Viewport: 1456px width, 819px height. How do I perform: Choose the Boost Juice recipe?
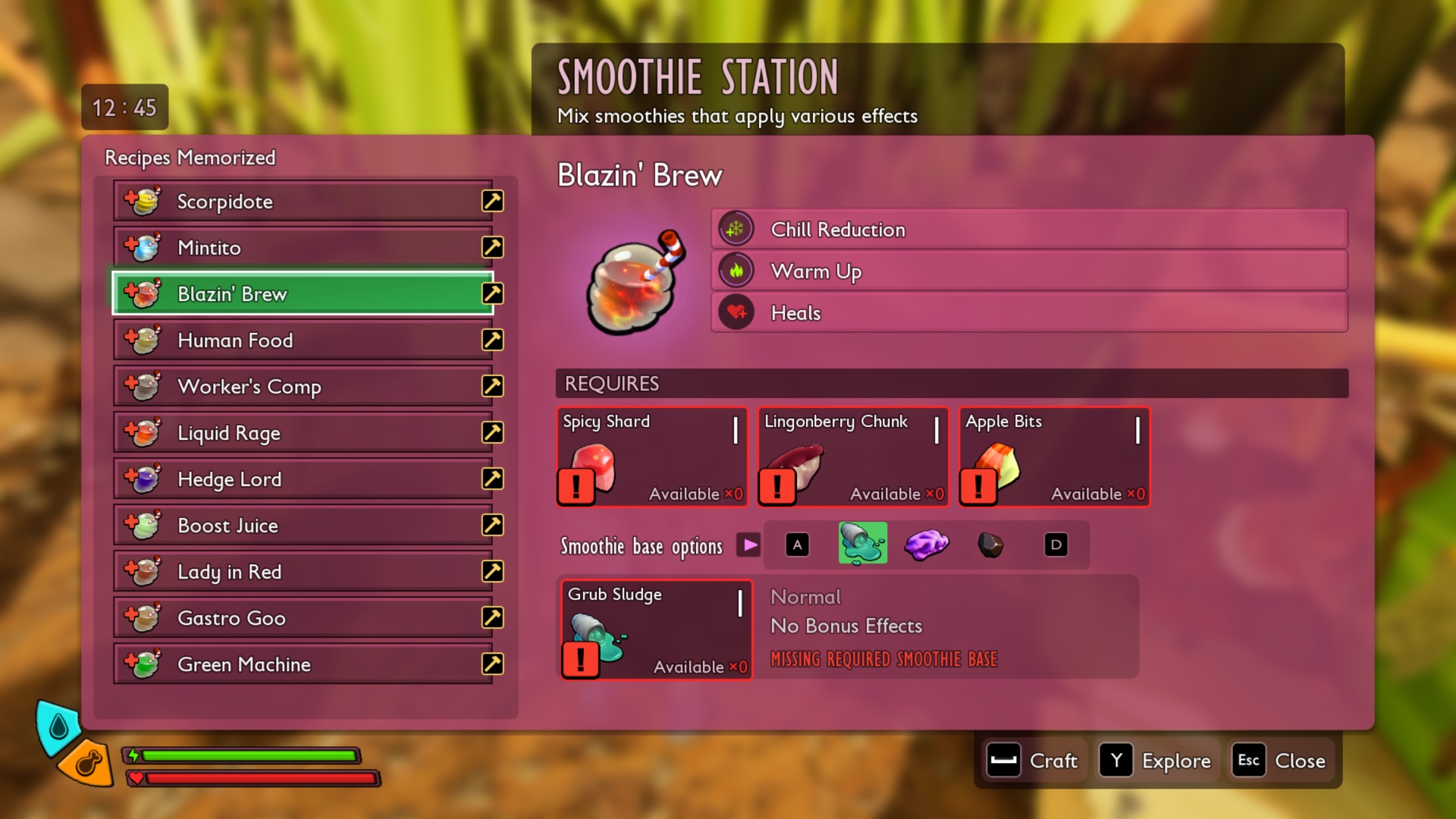point(303,526)
